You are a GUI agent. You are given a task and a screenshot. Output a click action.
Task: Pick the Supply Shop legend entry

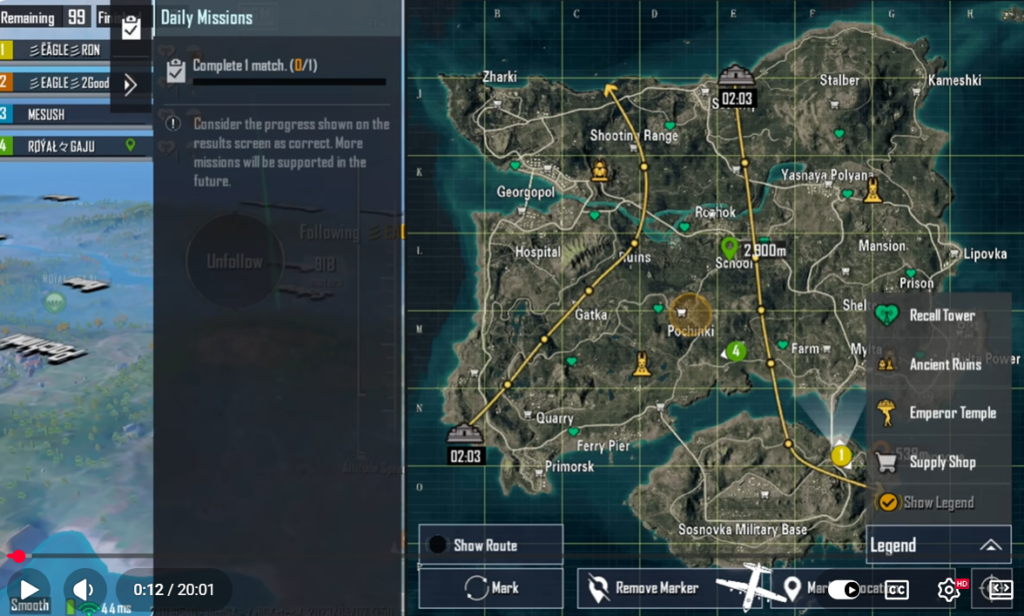click(927, 462)
